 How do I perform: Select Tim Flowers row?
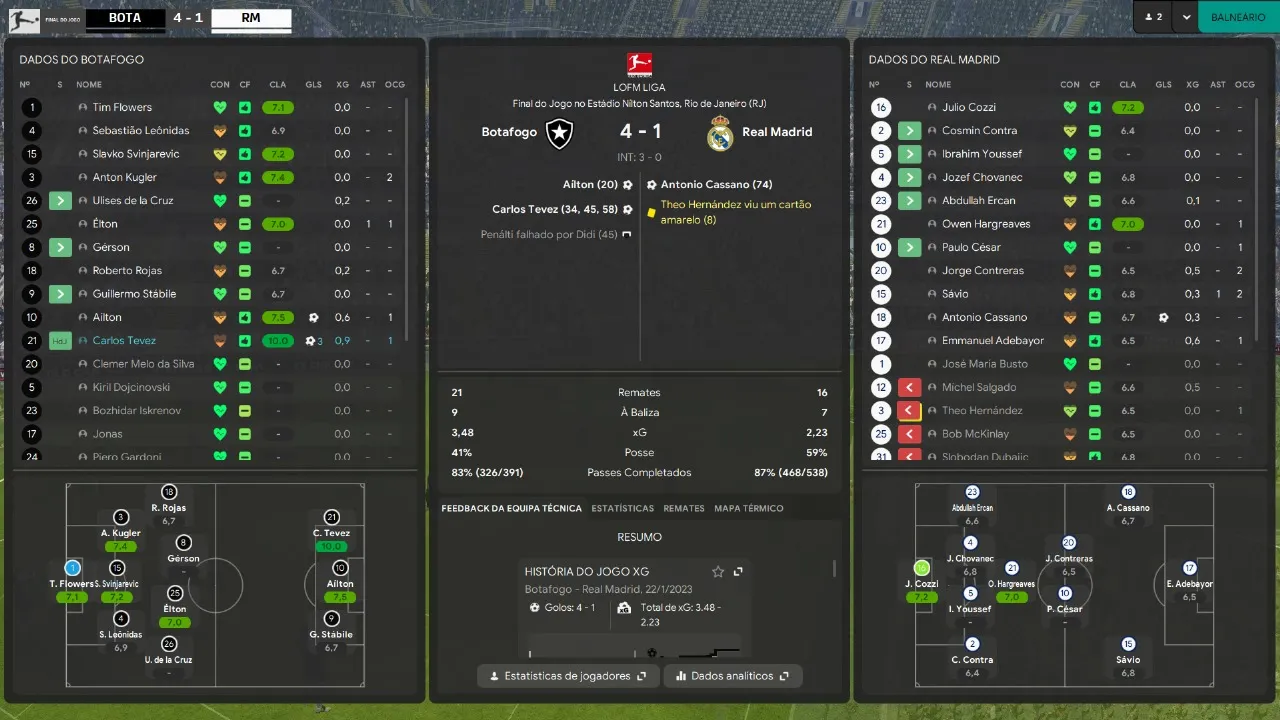coord(122,107)
